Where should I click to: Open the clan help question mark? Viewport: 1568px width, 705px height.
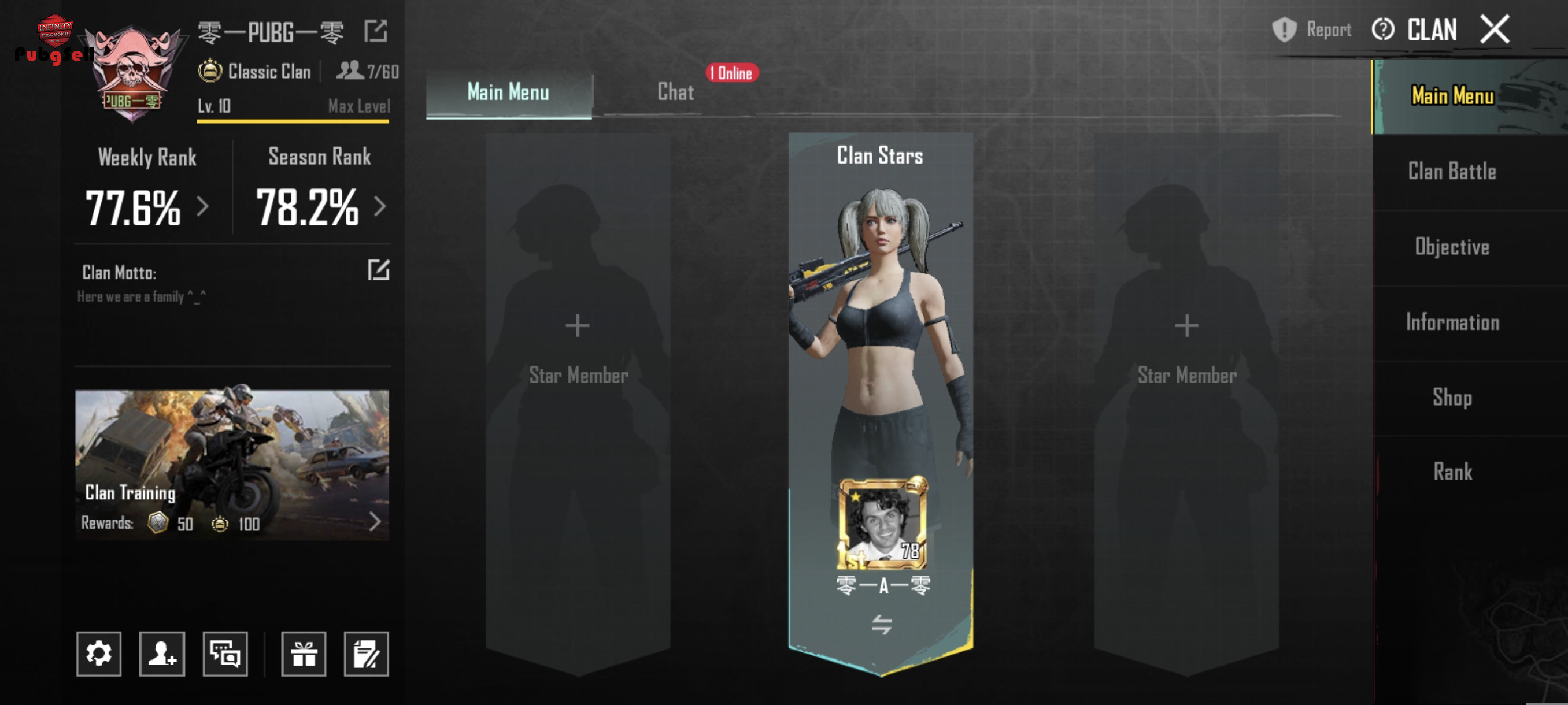click(1383, 30)
